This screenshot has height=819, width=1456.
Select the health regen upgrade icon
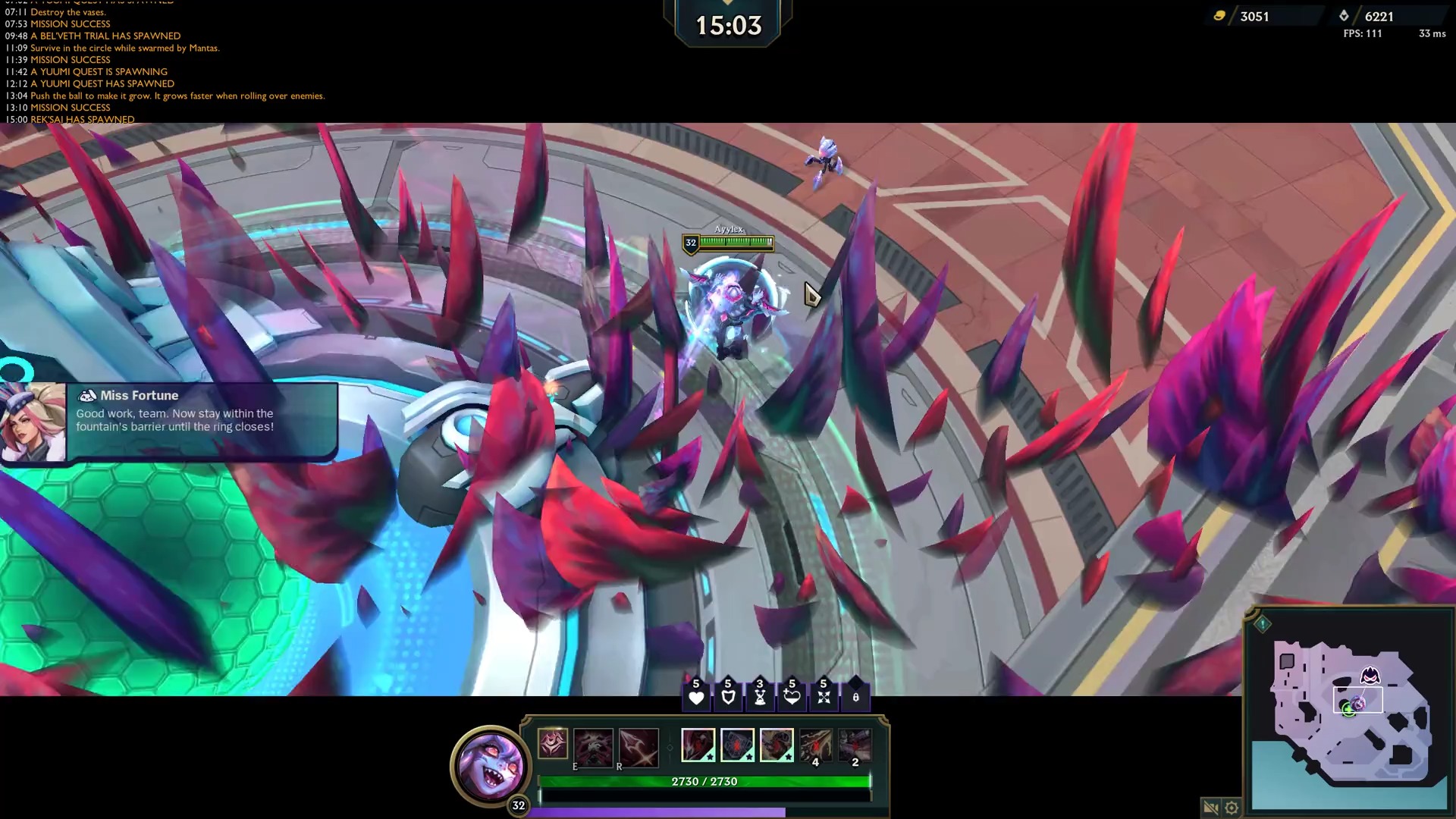click(x=792, y=697)
